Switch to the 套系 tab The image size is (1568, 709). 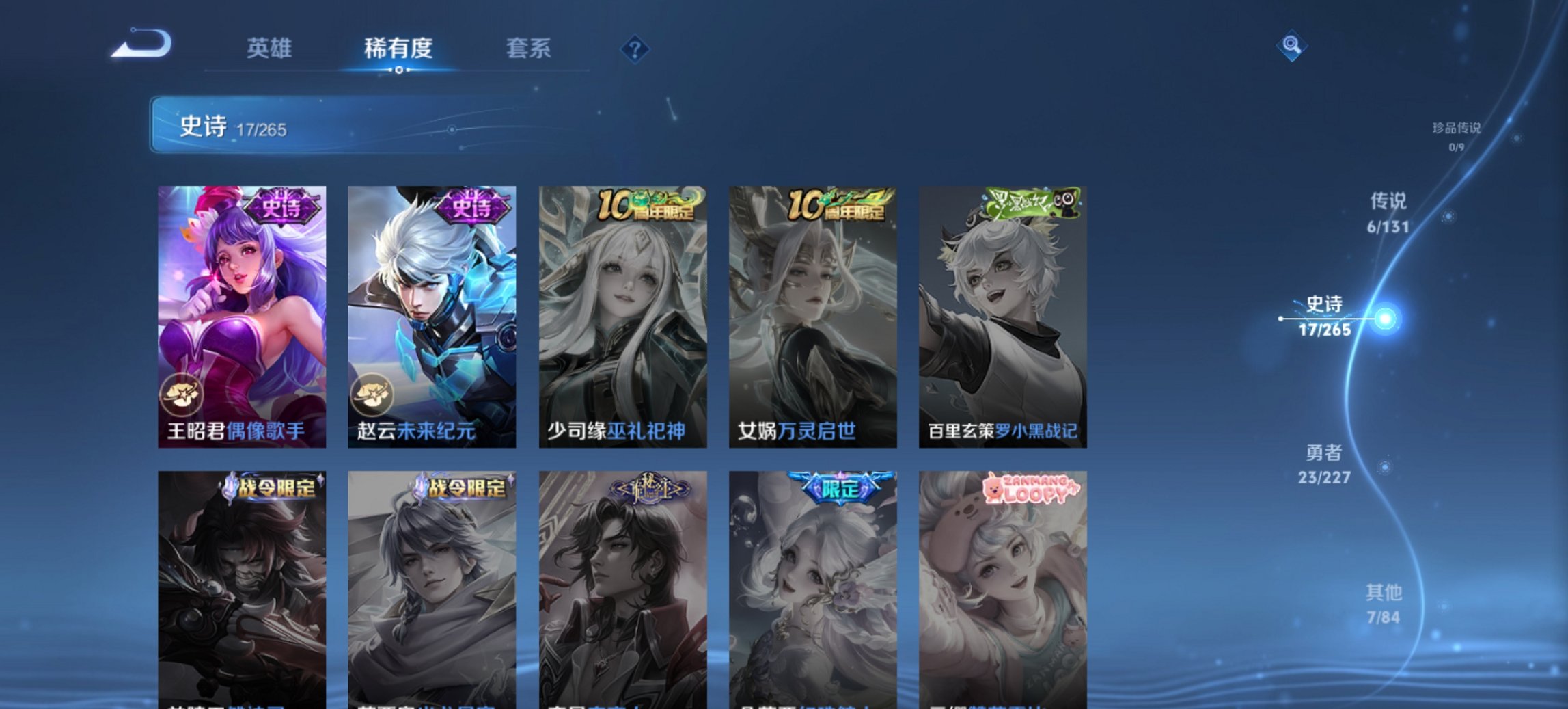(528, 49)
